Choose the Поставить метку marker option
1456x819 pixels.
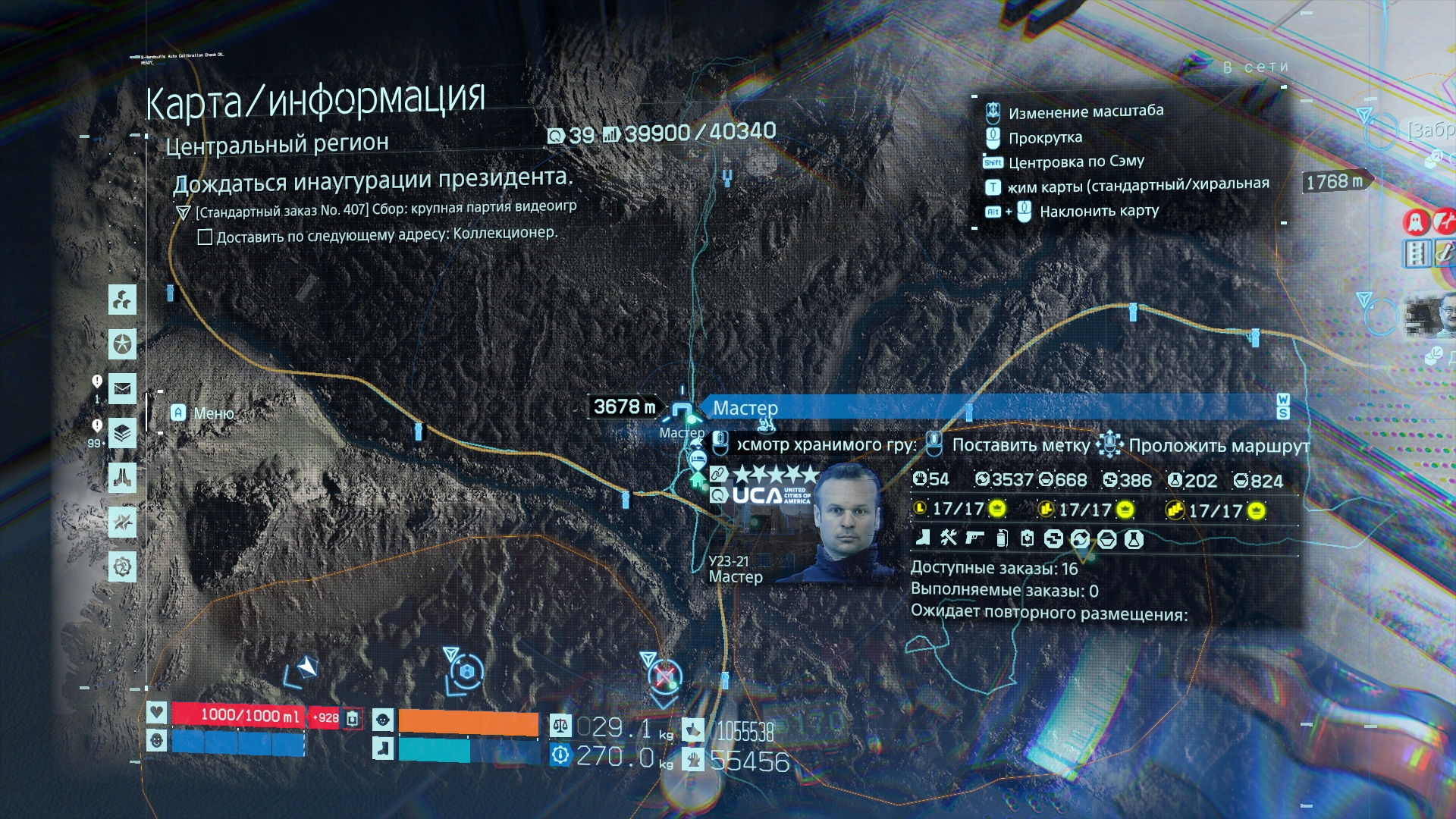pos(1020,445)
